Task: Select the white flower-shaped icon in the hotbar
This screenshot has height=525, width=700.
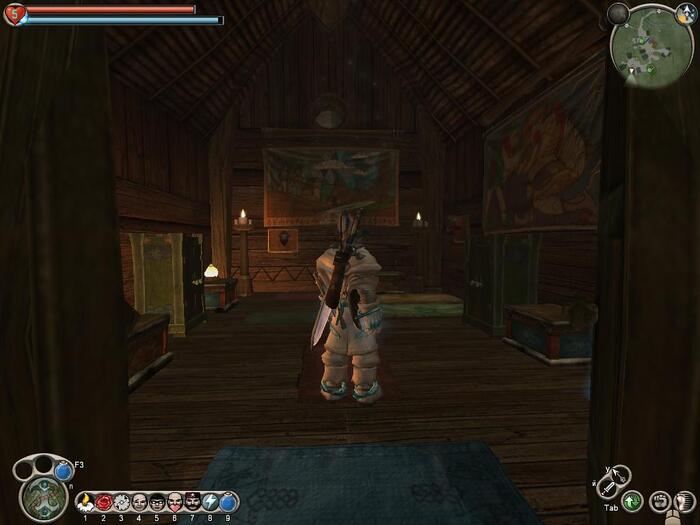Action: point(121,501)
